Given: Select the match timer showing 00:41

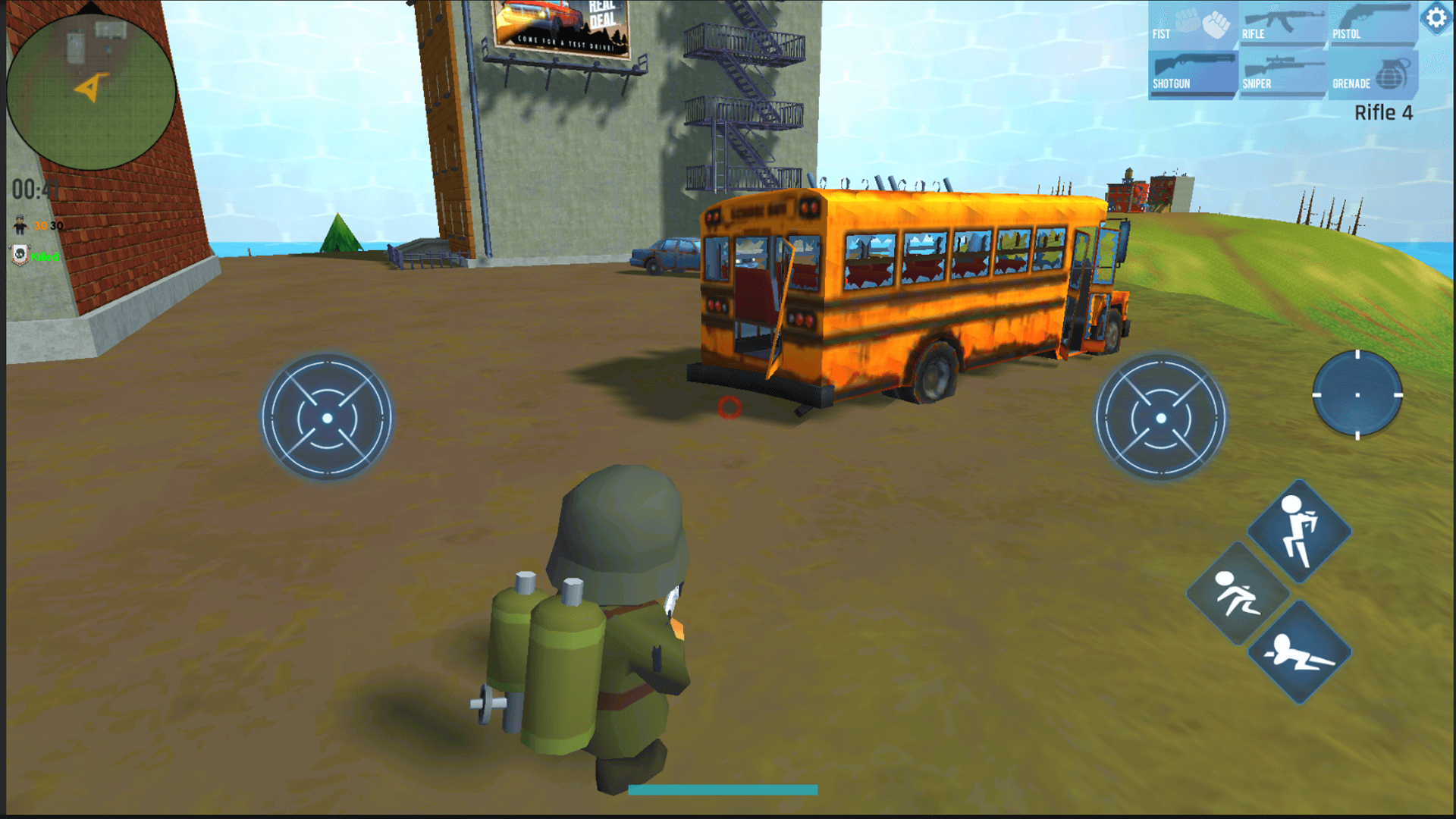Looking at the screenshot, I should [x=35, y=187].
